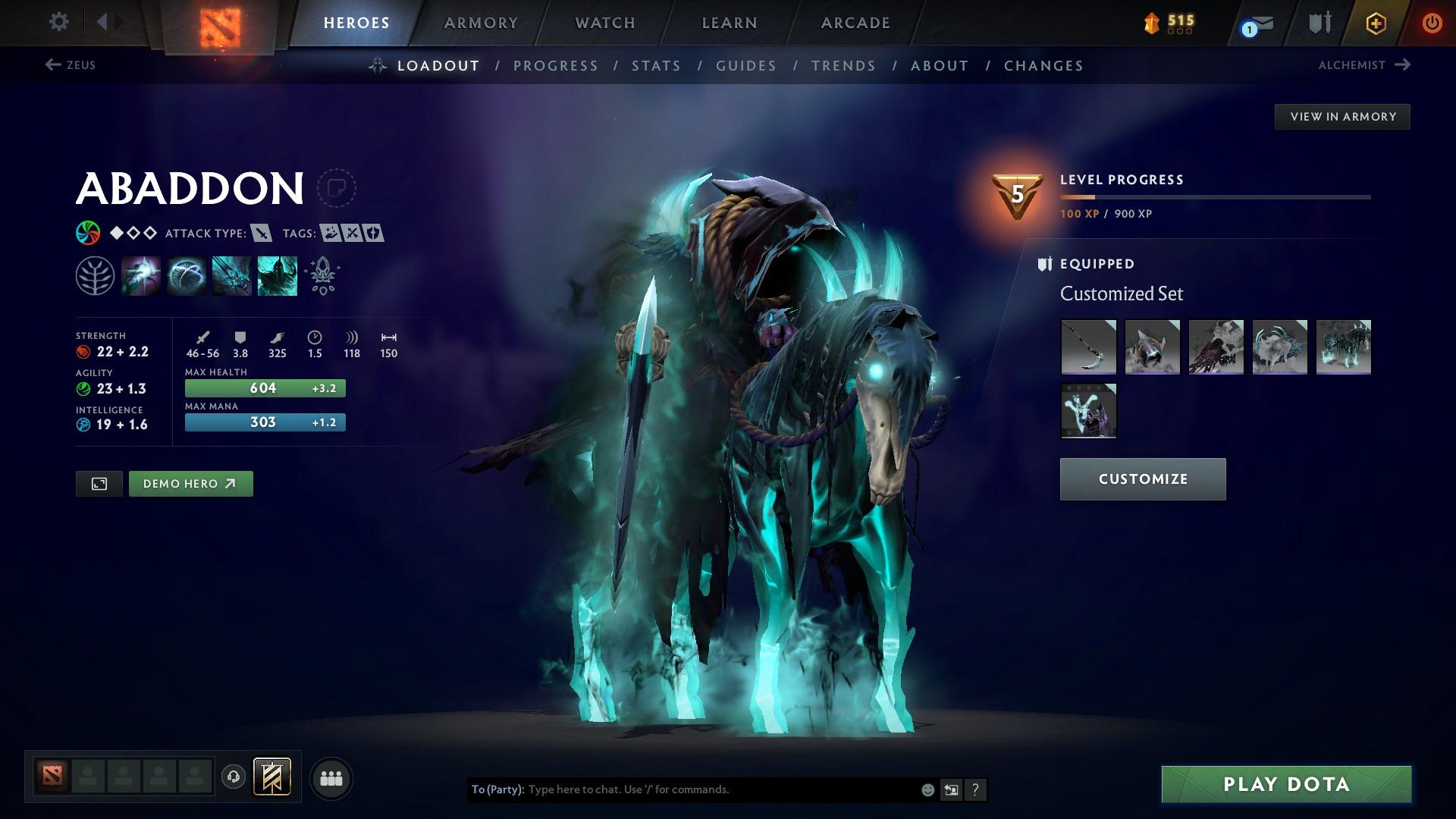Viewport: 1456px width, 819px height.
Task: Click the Customize button
Action: (1142, 479)
